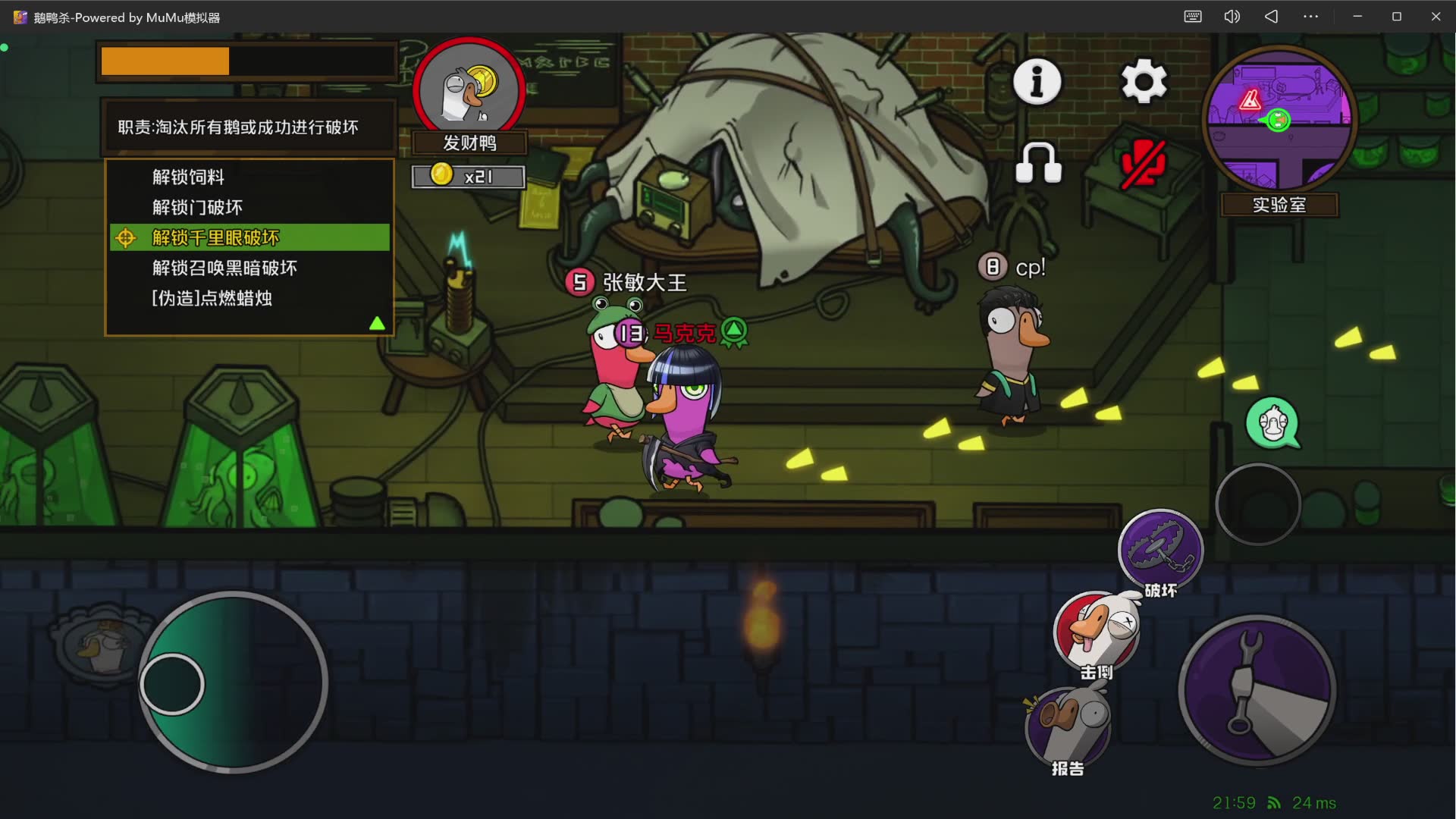Image resolution: width=1456 pixels, height=819 pixels.
Task: Unmute the red crossed microphone
Action: 1144,163
